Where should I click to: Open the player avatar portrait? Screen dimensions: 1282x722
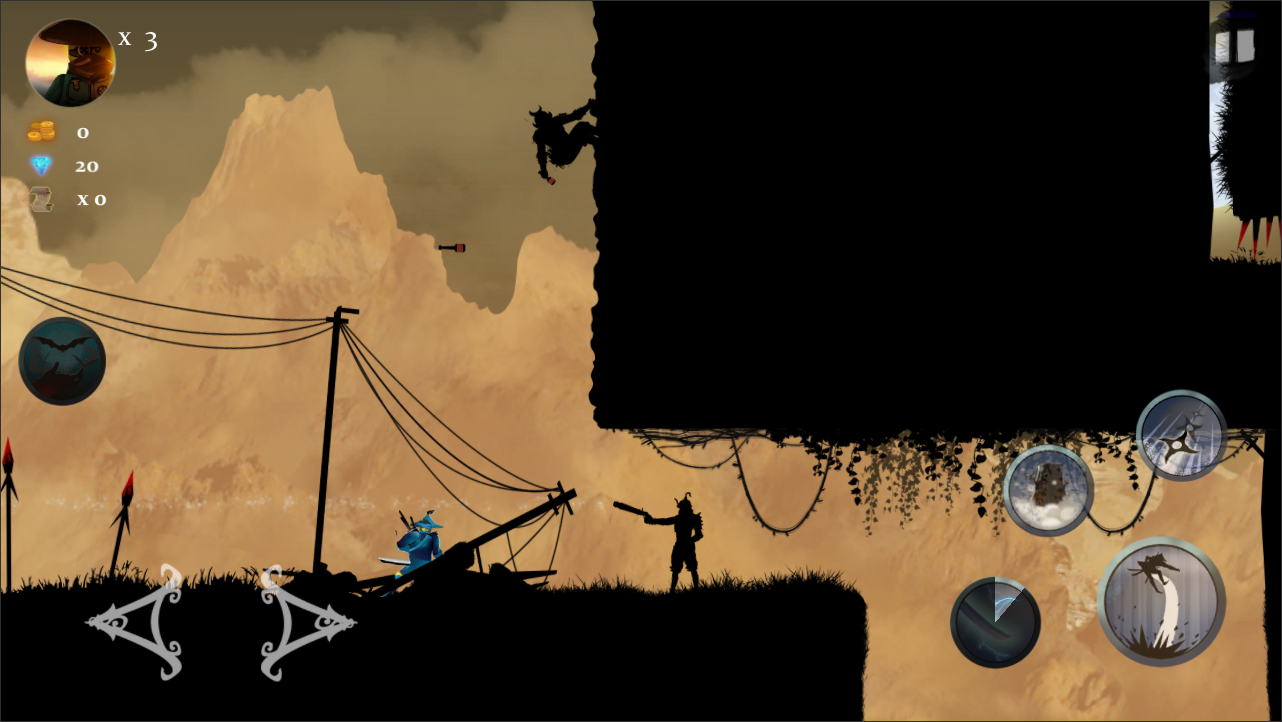point(69,61)
